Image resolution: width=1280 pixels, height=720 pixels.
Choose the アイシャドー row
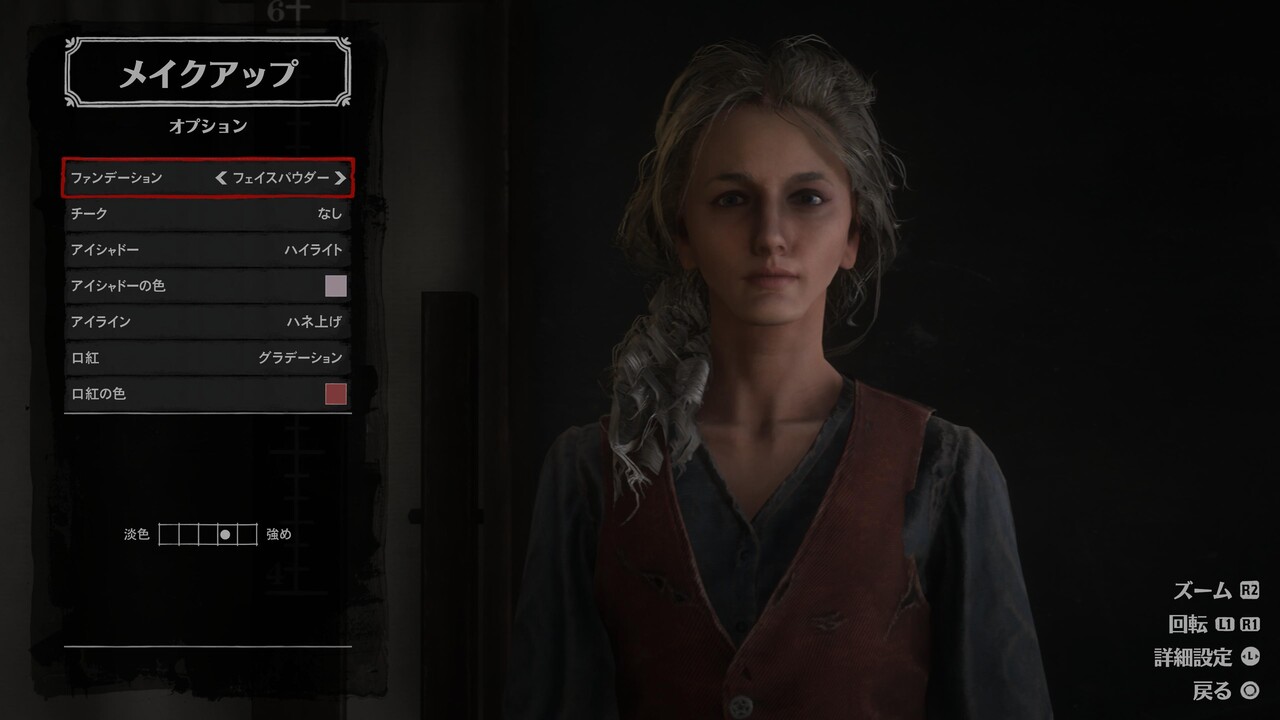(x=207, y=250)
